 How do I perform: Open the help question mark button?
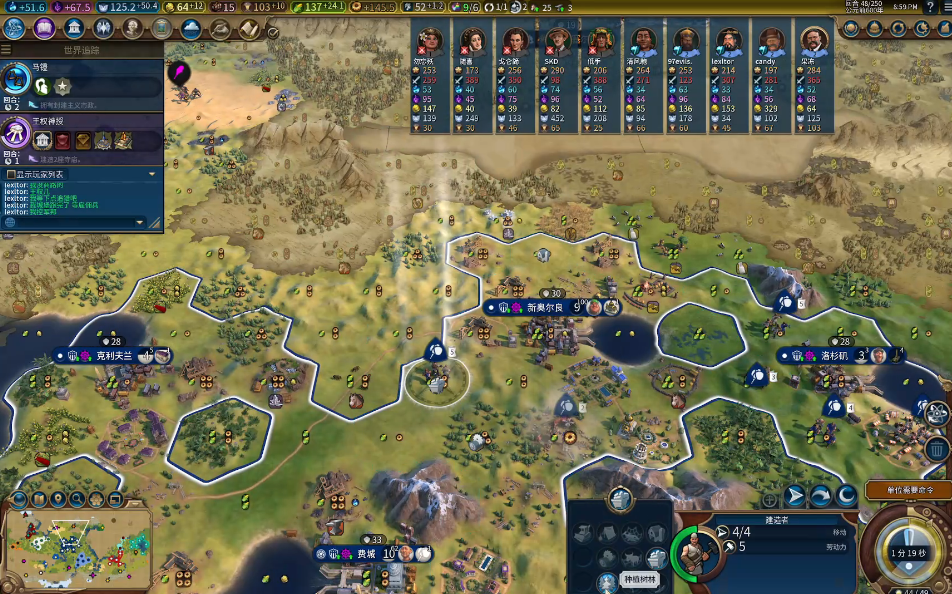point(929,7)
